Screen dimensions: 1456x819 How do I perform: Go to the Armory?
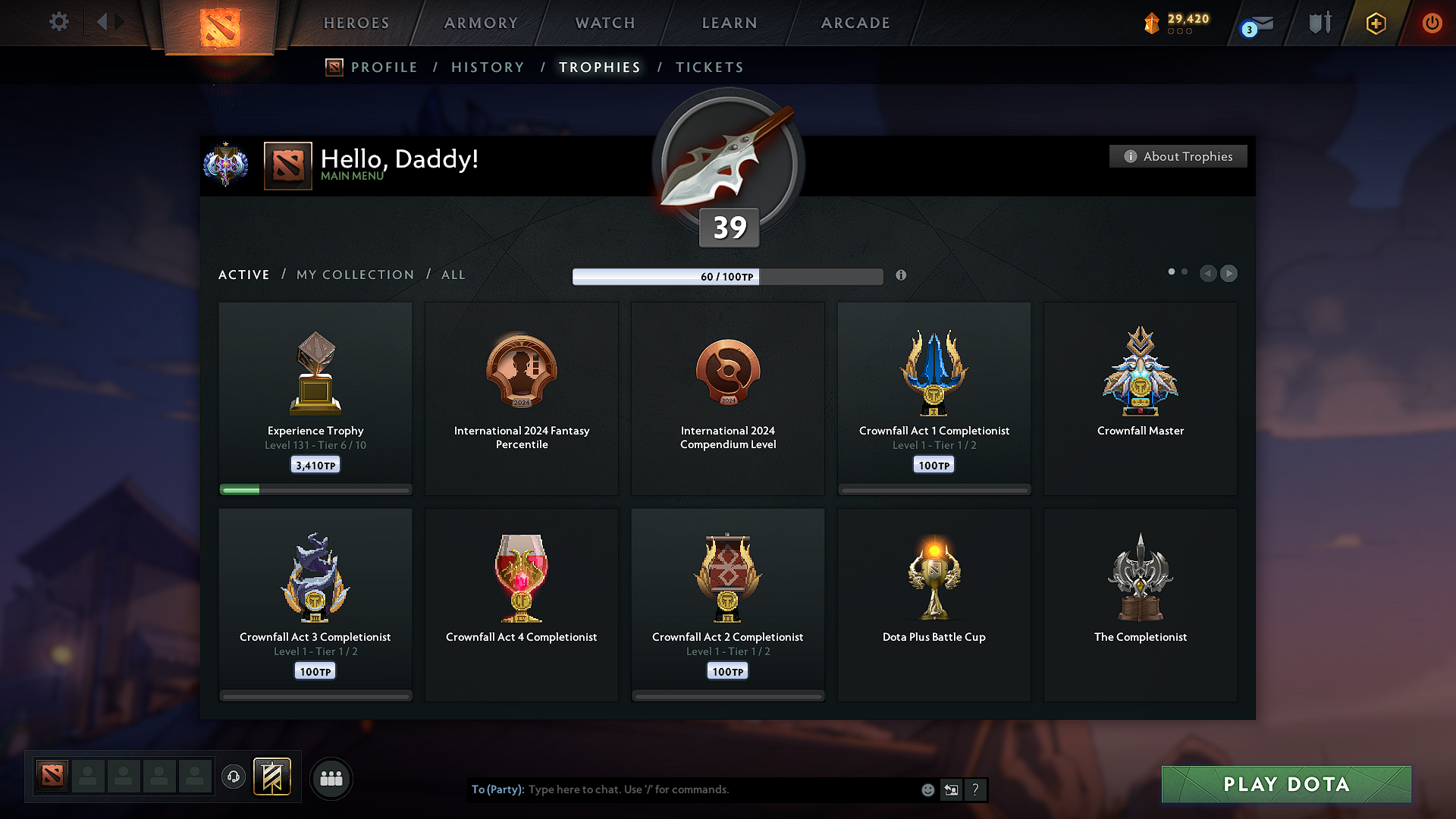(481, 23)
